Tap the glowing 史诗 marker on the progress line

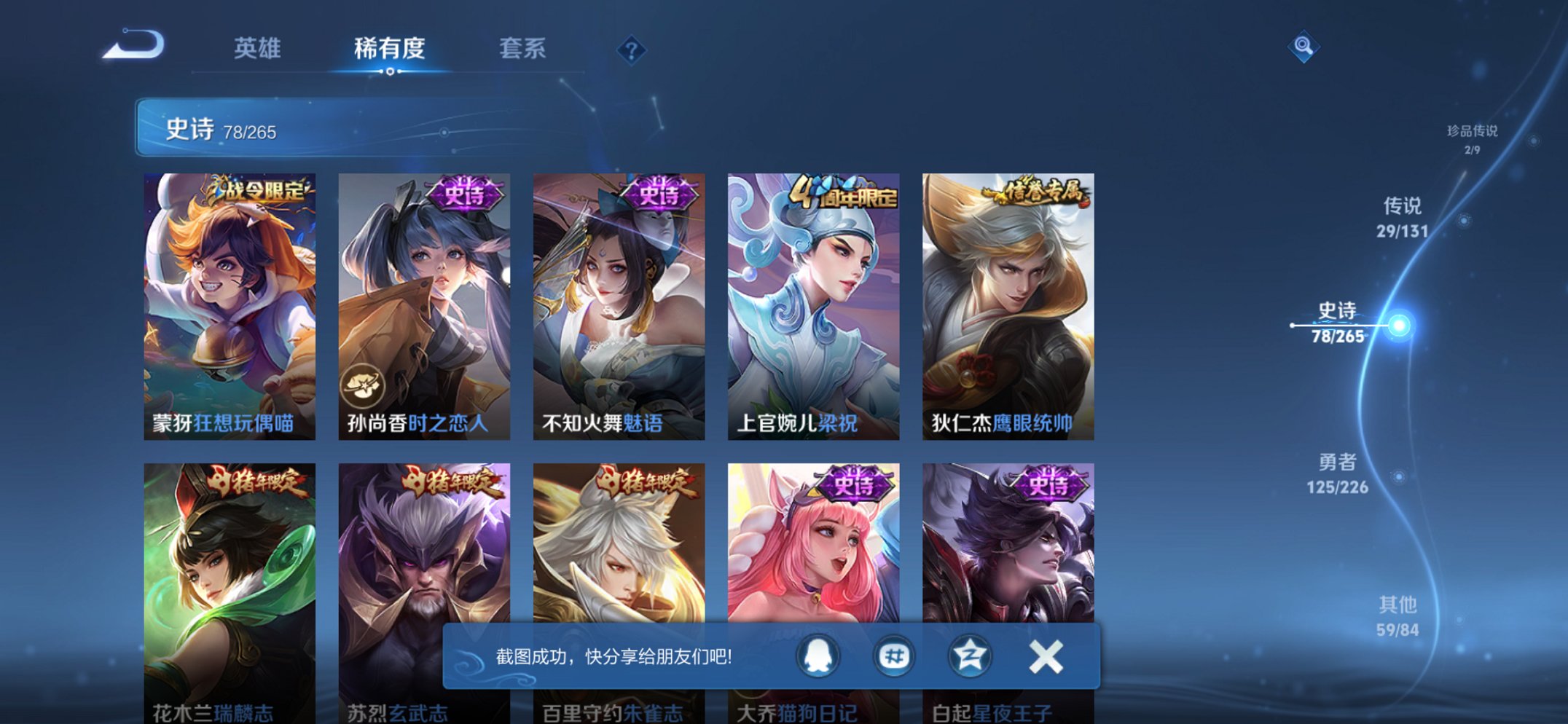click(x=1398, y=324)
